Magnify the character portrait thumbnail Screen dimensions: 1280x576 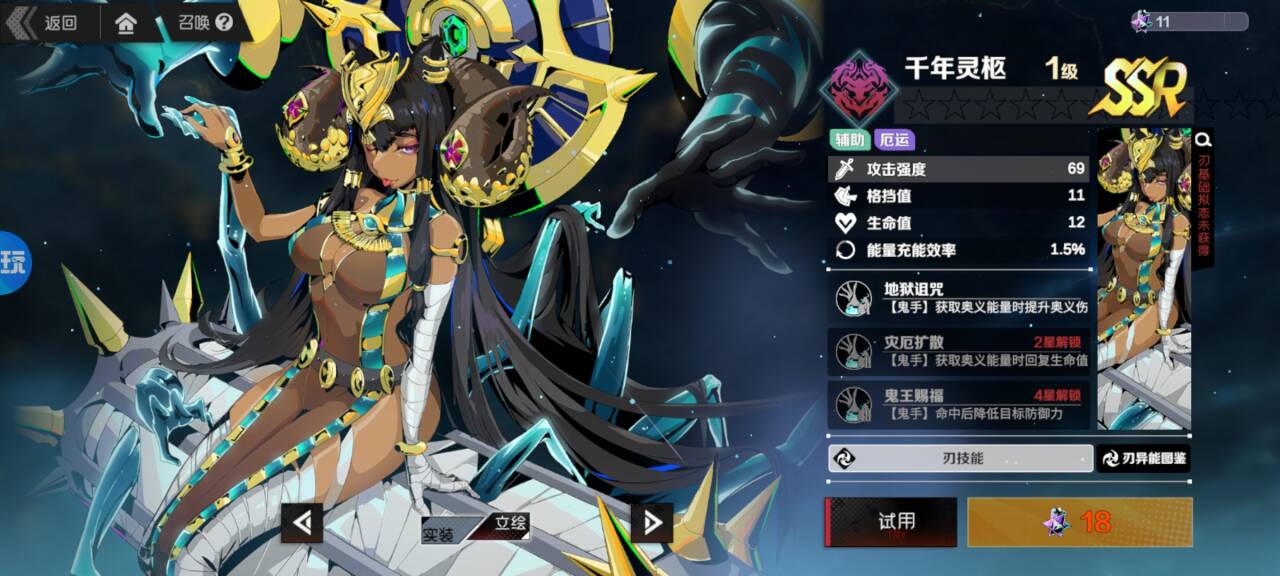(1204, 140)
